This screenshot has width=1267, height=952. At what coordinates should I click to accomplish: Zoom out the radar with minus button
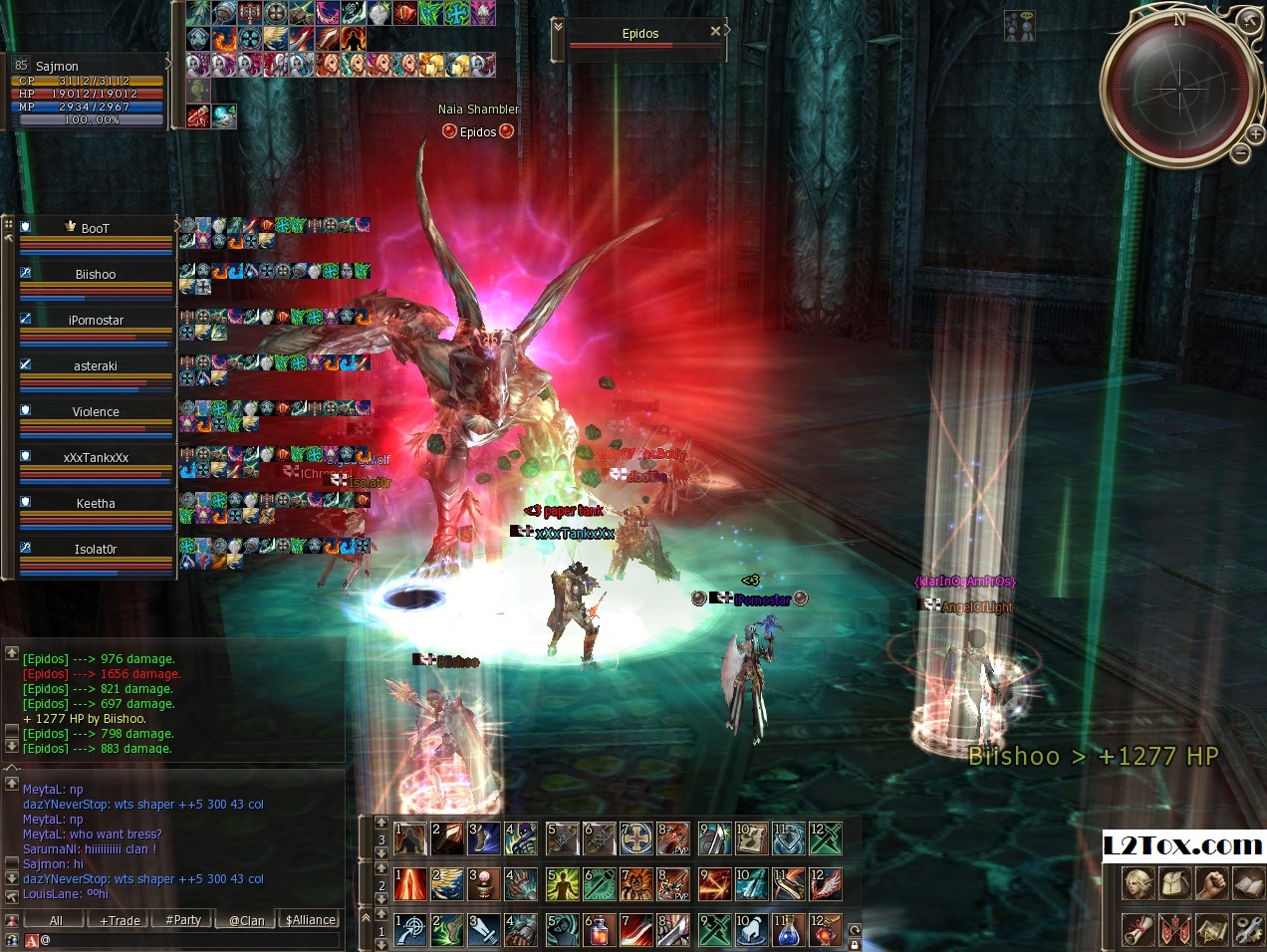pyautogui.click(x=1240, y=153)
